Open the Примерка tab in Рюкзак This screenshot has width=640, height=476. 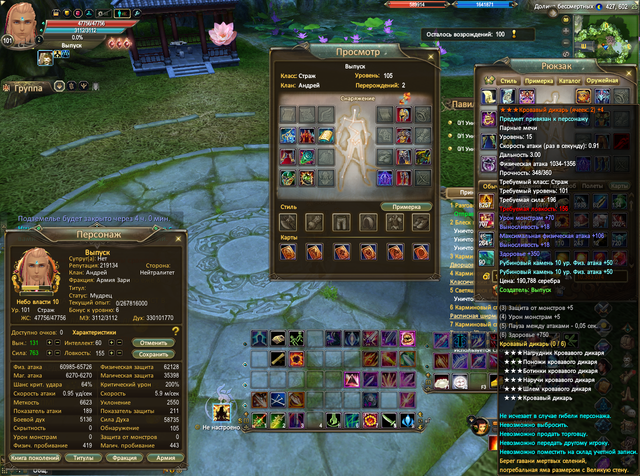click(x=540, y=79)
